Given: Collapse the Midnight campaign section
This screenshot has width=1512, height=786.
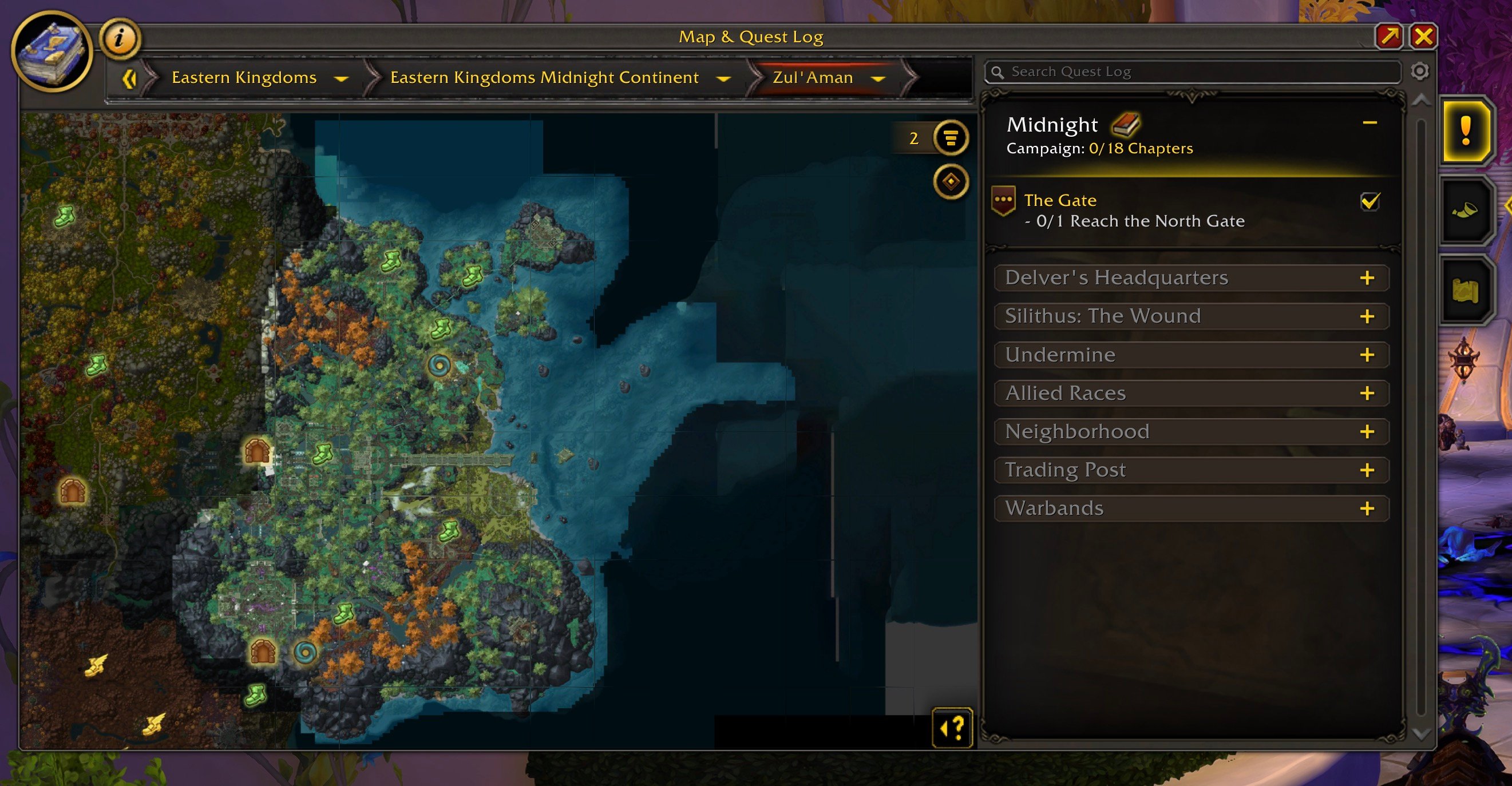Looking at the screenshot, I should tap(1369, 123).
